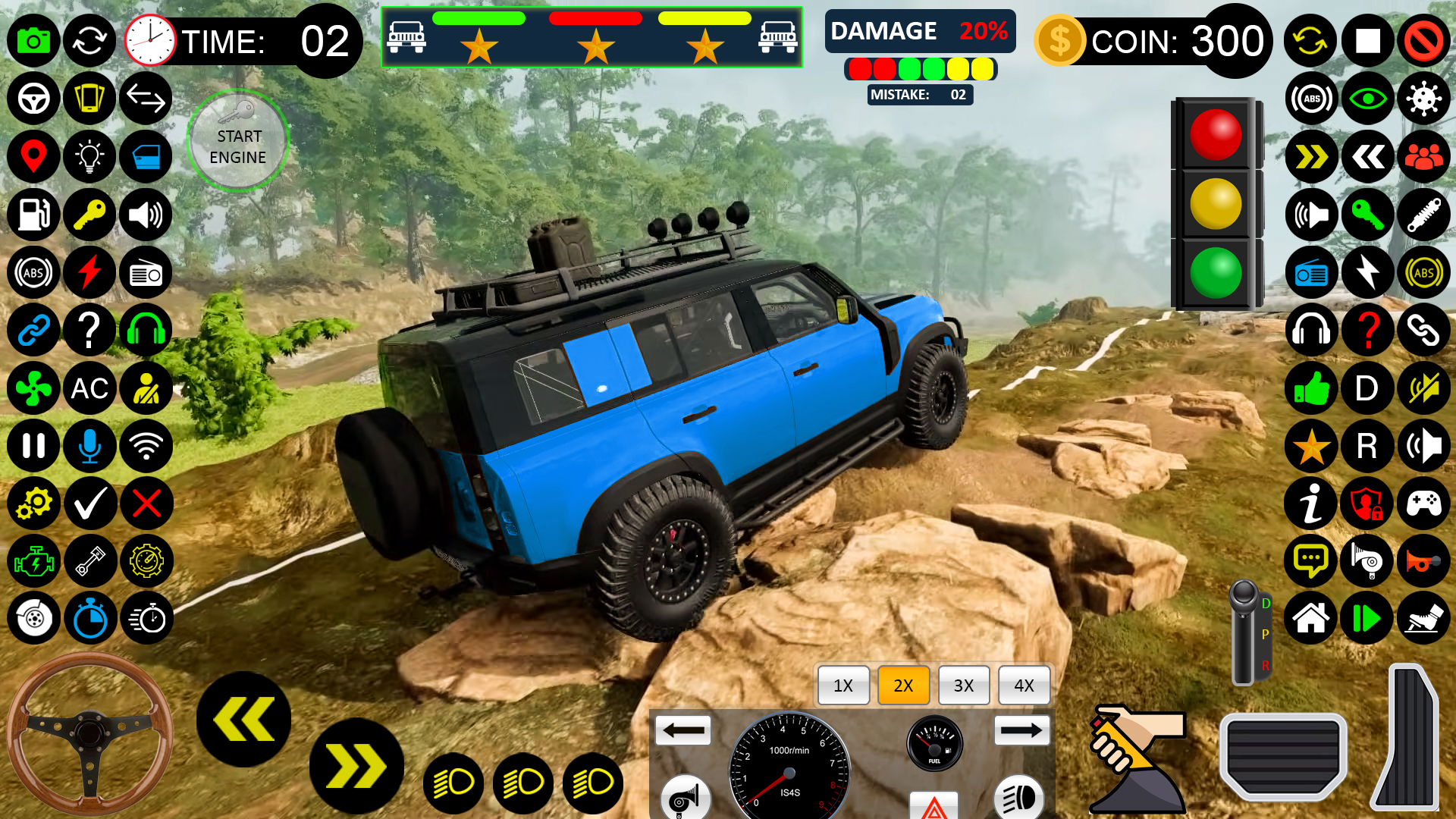This screenshot has height=819, width=1456.
Task: Switch to 4X speed
Action: pos(1024,686)
